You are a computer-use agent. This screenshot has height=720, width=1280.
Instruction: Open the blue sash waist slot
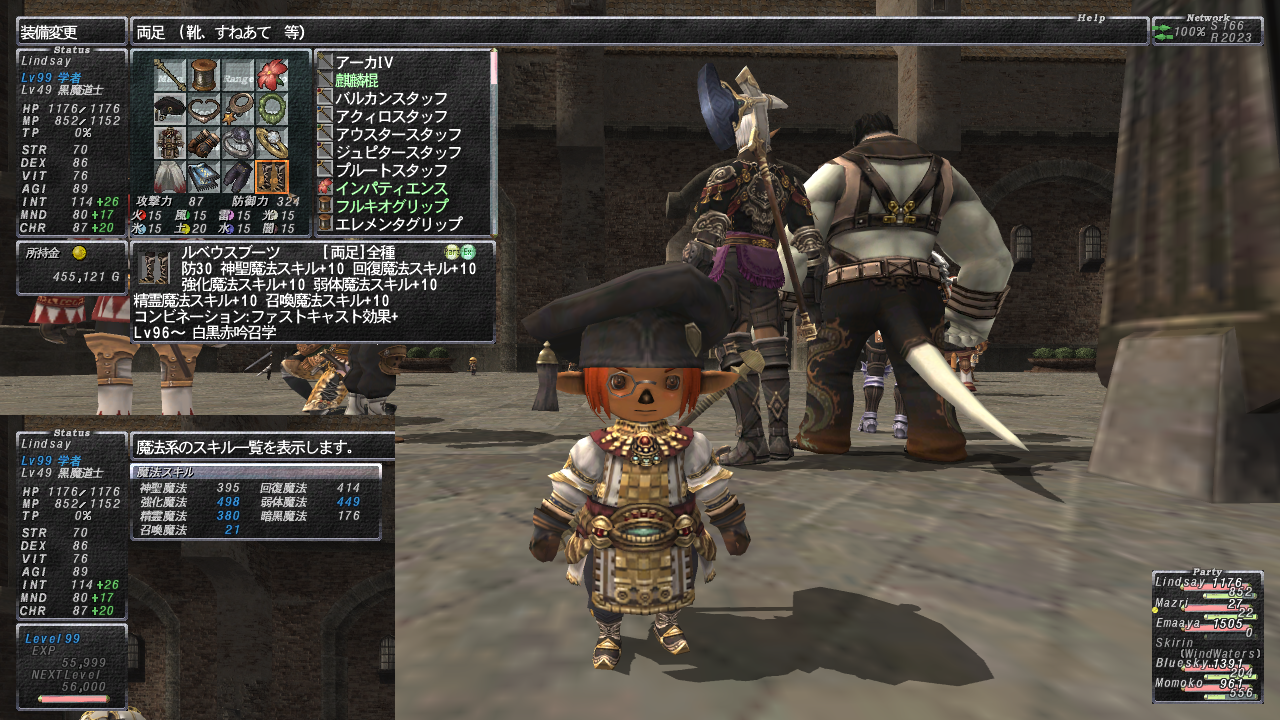pyautogui.click(x=205, y=176)
